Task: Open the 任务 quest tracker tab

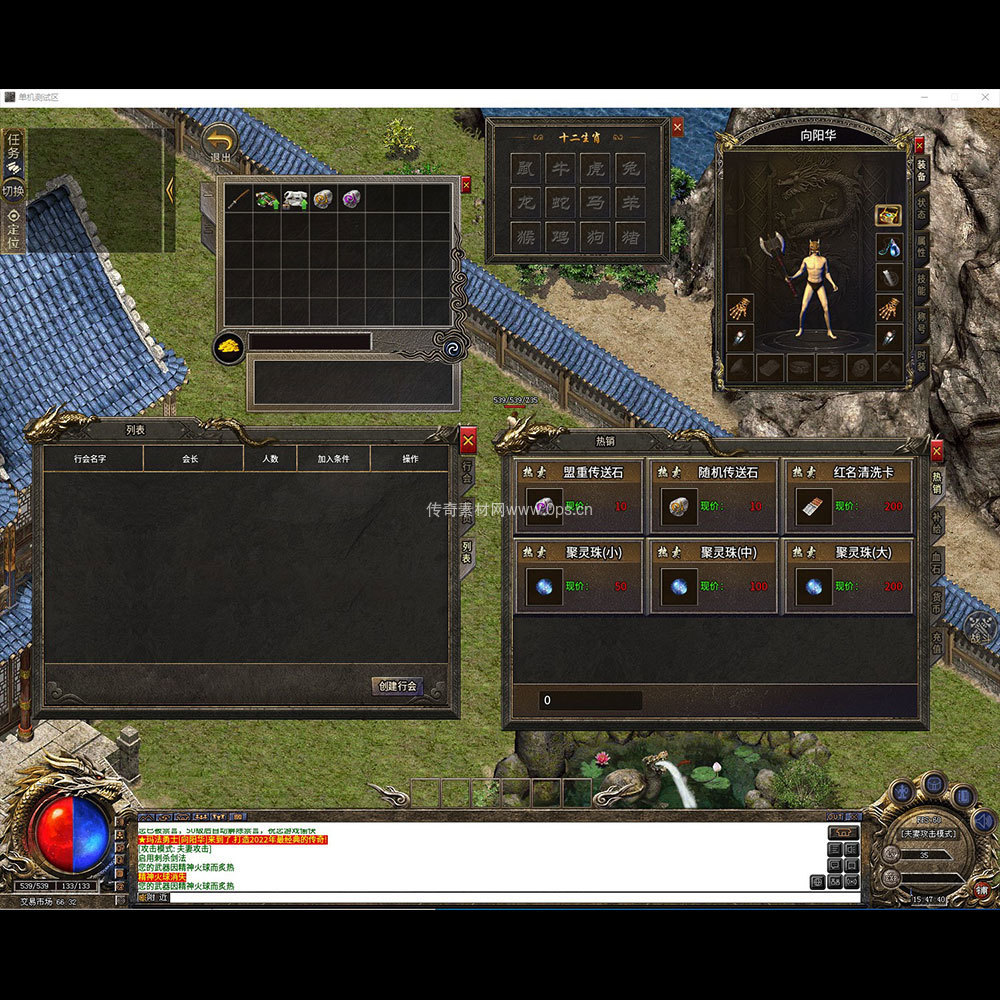Action: (14, 146)
